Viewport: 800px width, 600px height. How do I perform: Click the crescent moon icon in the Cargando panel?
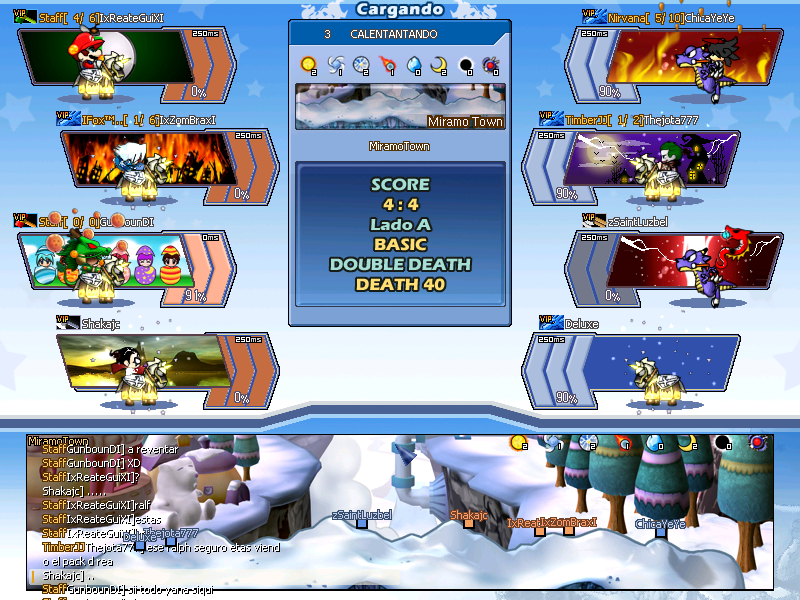[439, 65]
